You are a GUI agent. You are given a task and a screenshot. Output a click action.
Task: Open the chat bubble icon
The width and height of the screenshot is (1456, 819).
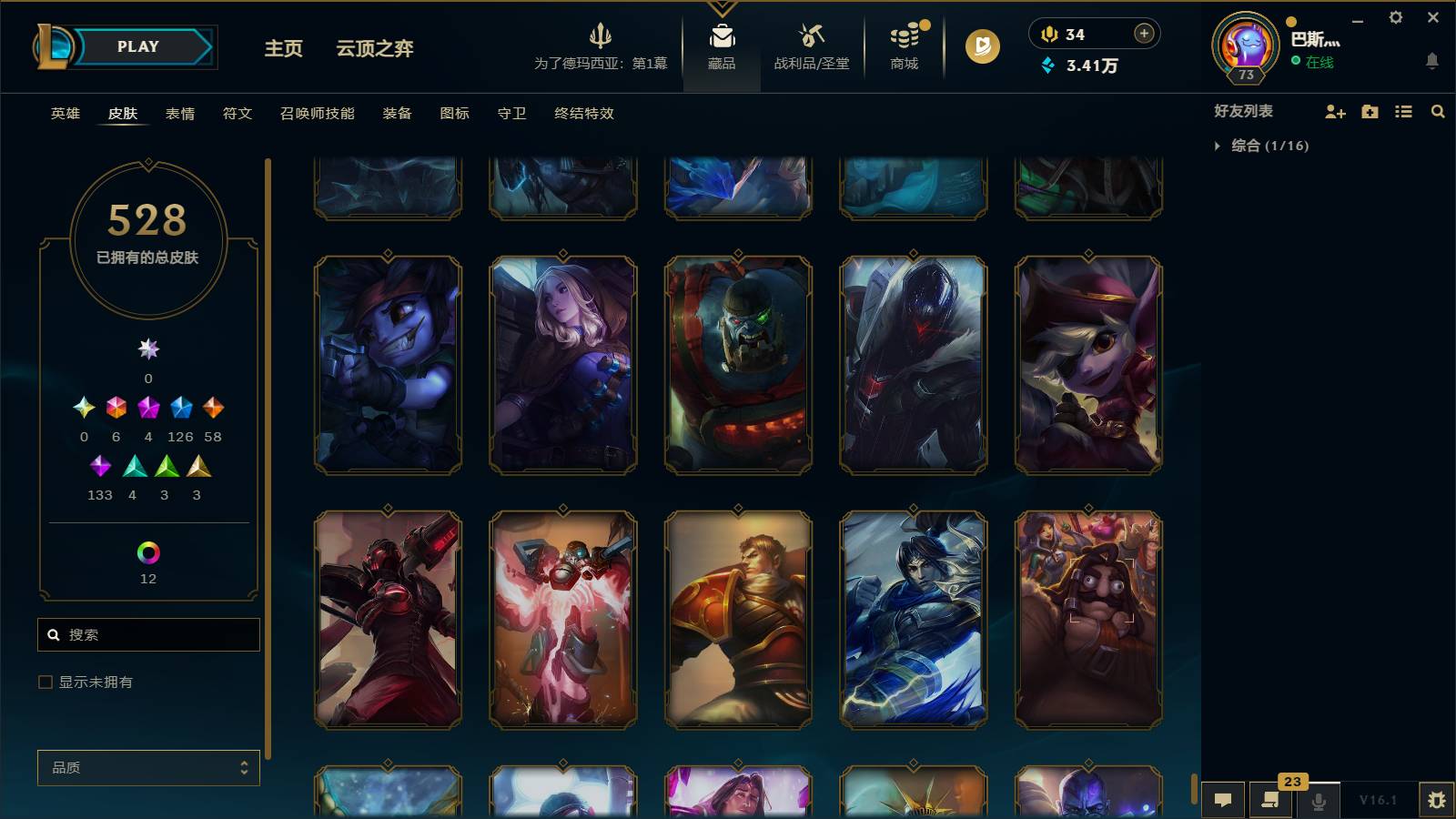1224,800
